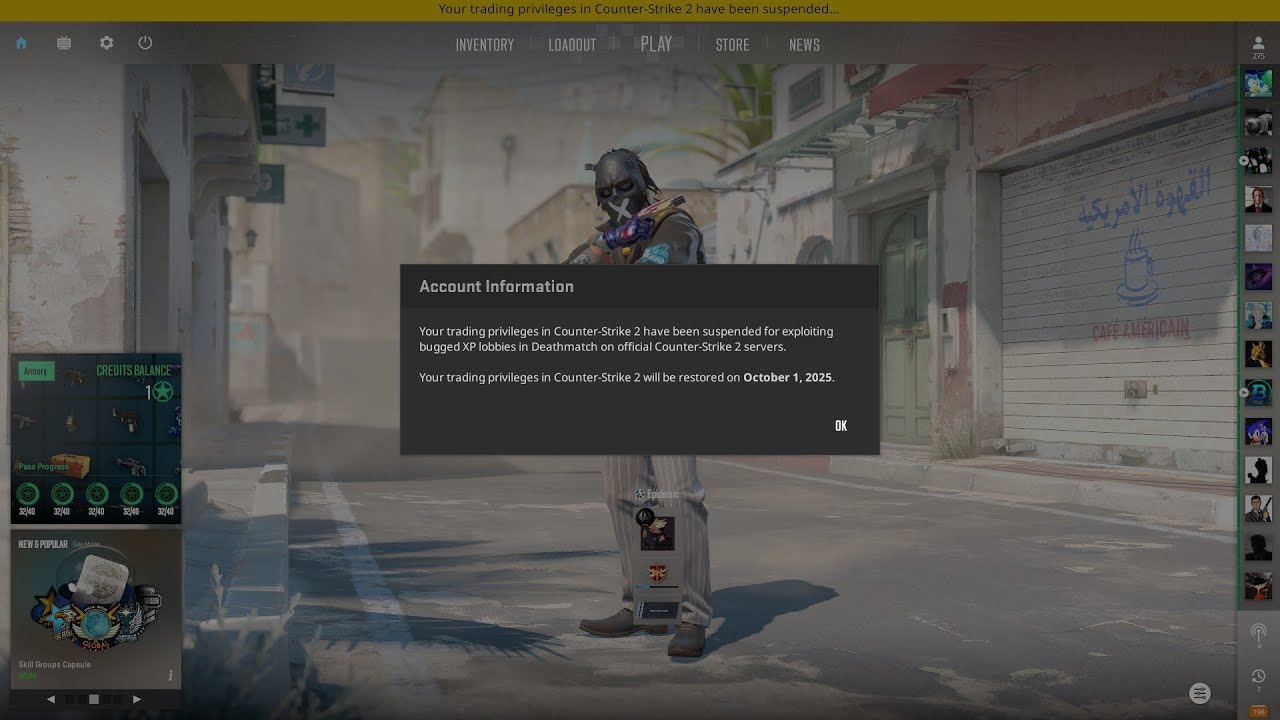Advance the carousel with the right arrow
1280x720 pixels.
(137, 699)
